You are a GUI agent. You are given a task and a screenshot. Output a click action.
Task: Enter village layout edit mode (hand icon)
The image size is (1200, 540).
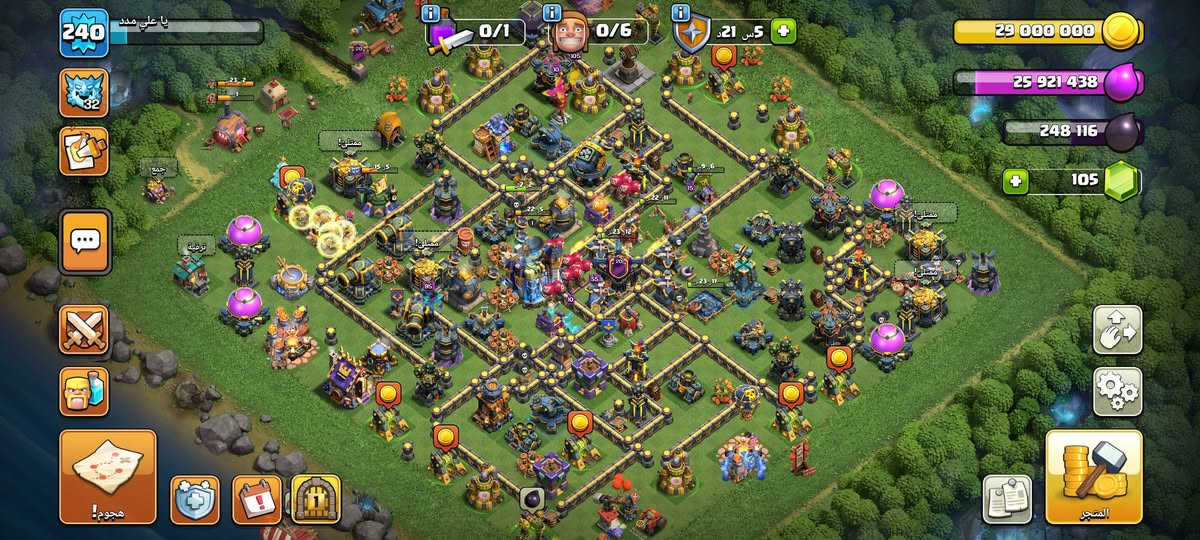coord(1117,330)
